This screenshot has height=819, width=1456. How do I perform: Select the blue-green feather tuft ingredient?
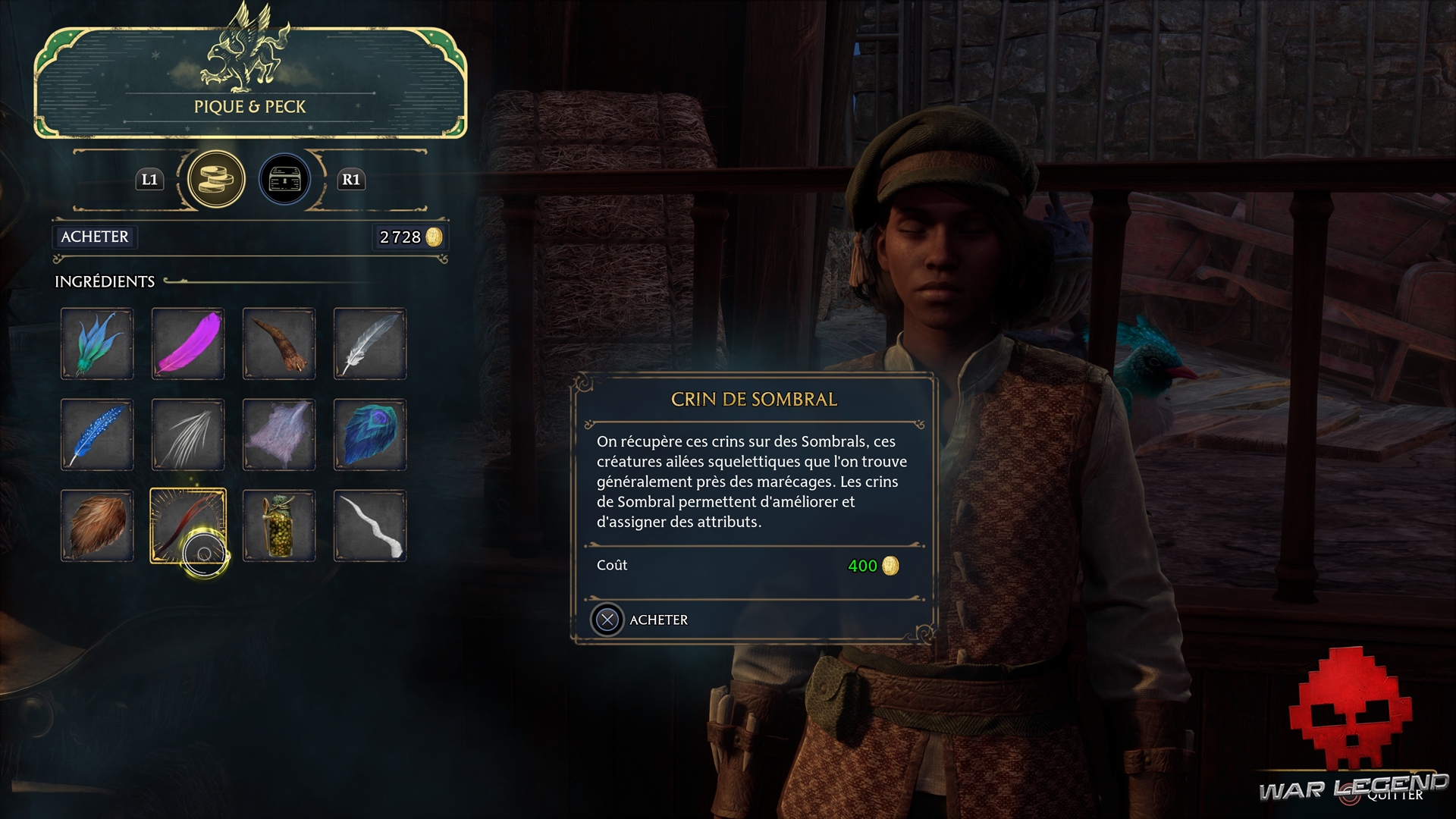[x=97, y=344]
